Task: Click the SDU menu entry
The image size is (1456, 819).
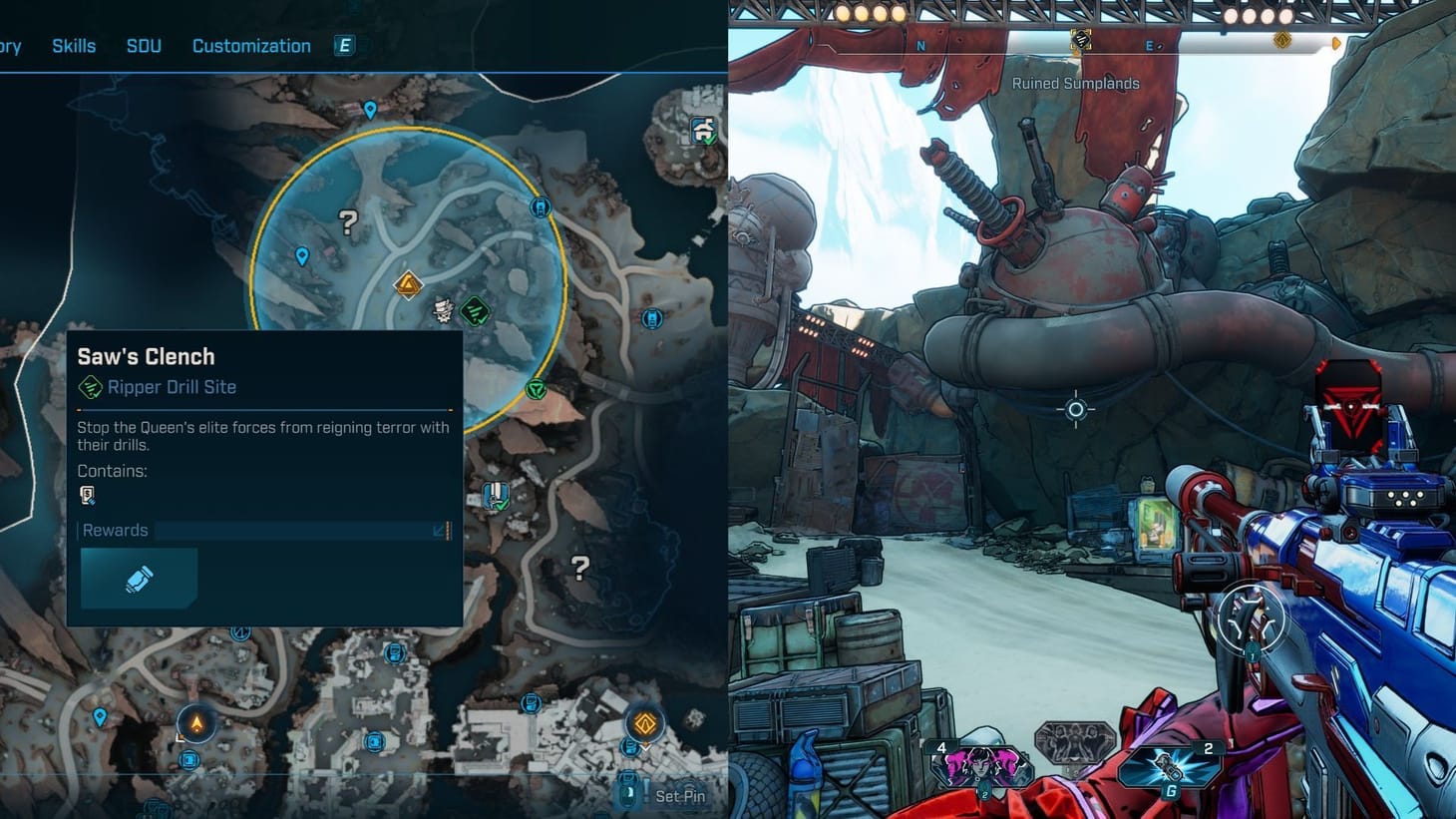Action: pos(144,45)
